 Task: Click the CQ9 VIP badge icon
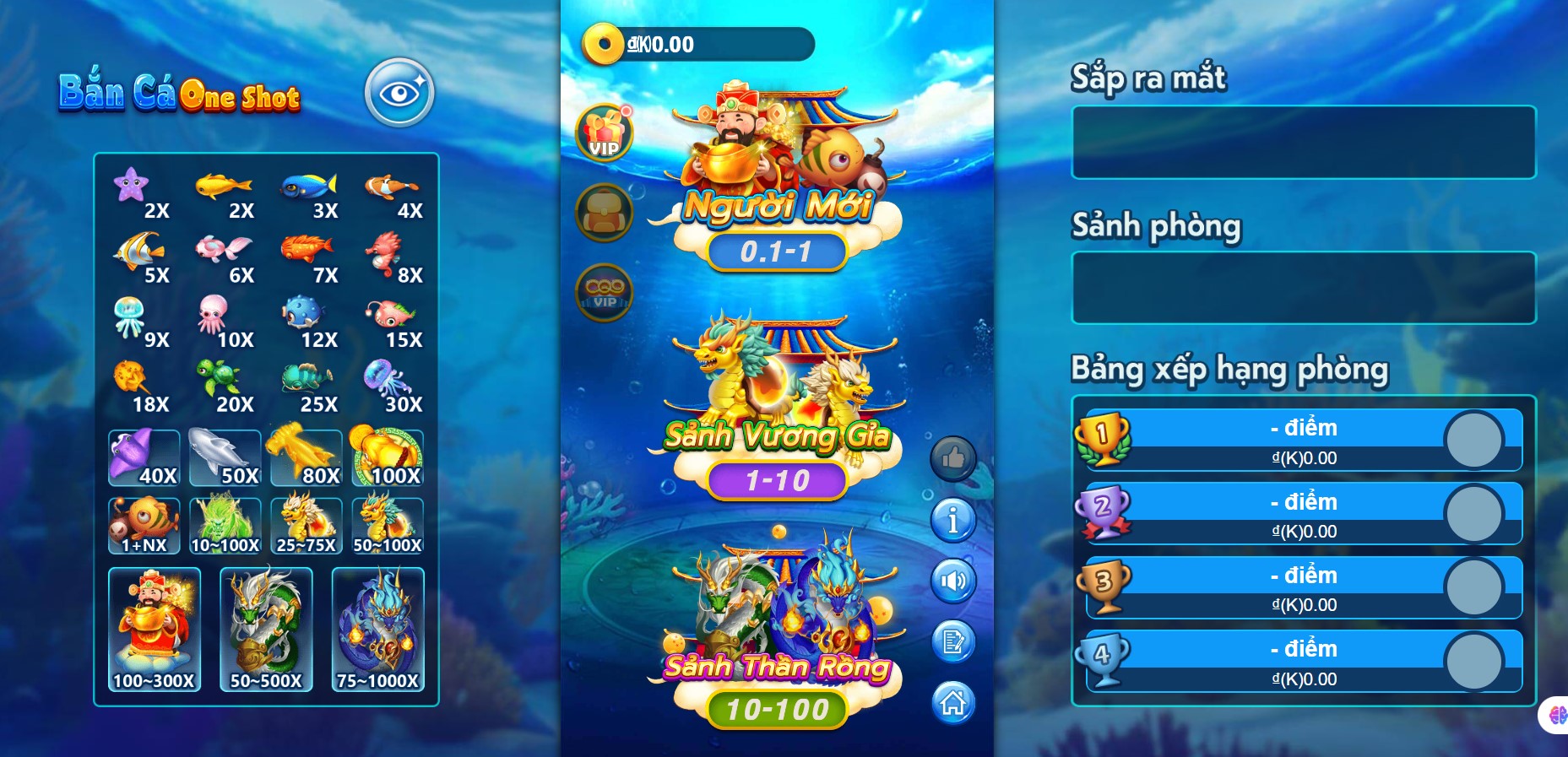(x=603, y=292)
